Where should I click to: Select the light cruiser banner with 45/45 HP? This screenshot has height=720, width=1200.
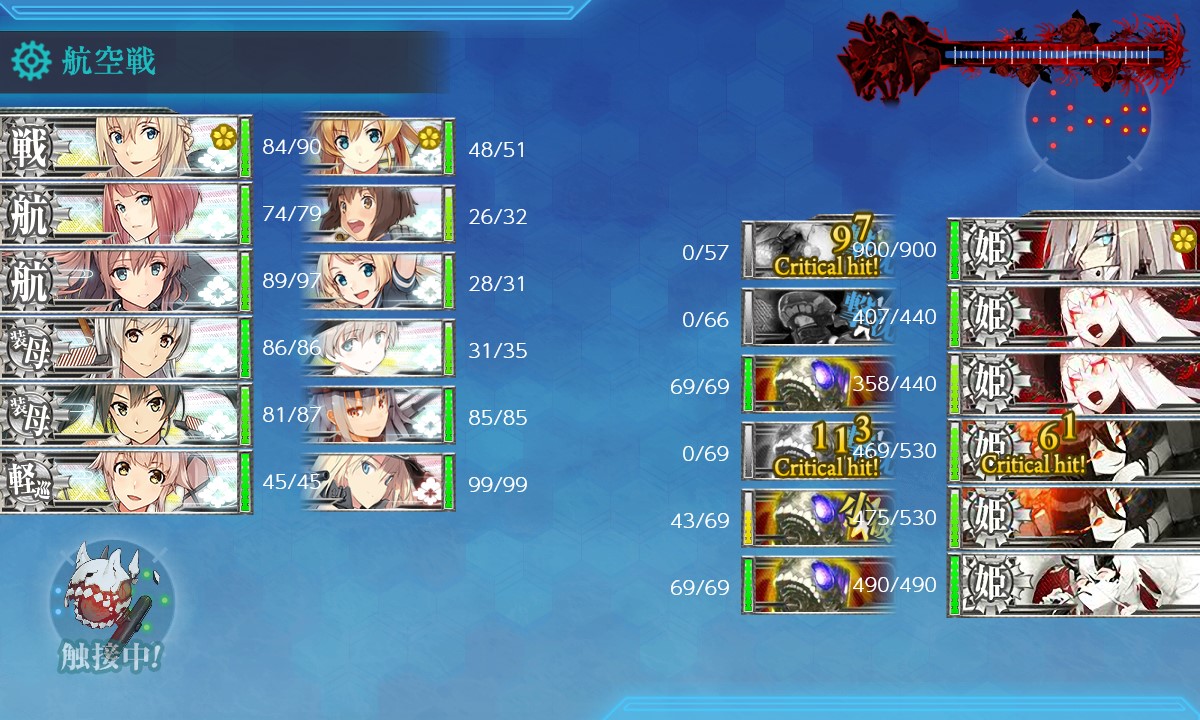(x=125, y=483)
